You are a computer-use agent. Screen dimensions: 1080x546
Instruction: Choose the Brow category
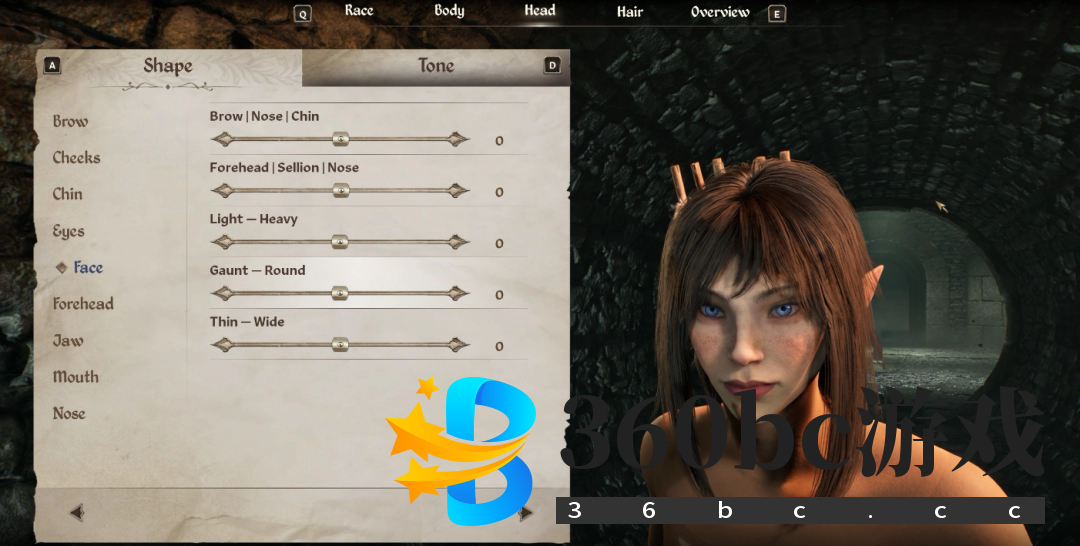[x=70, y=121]
